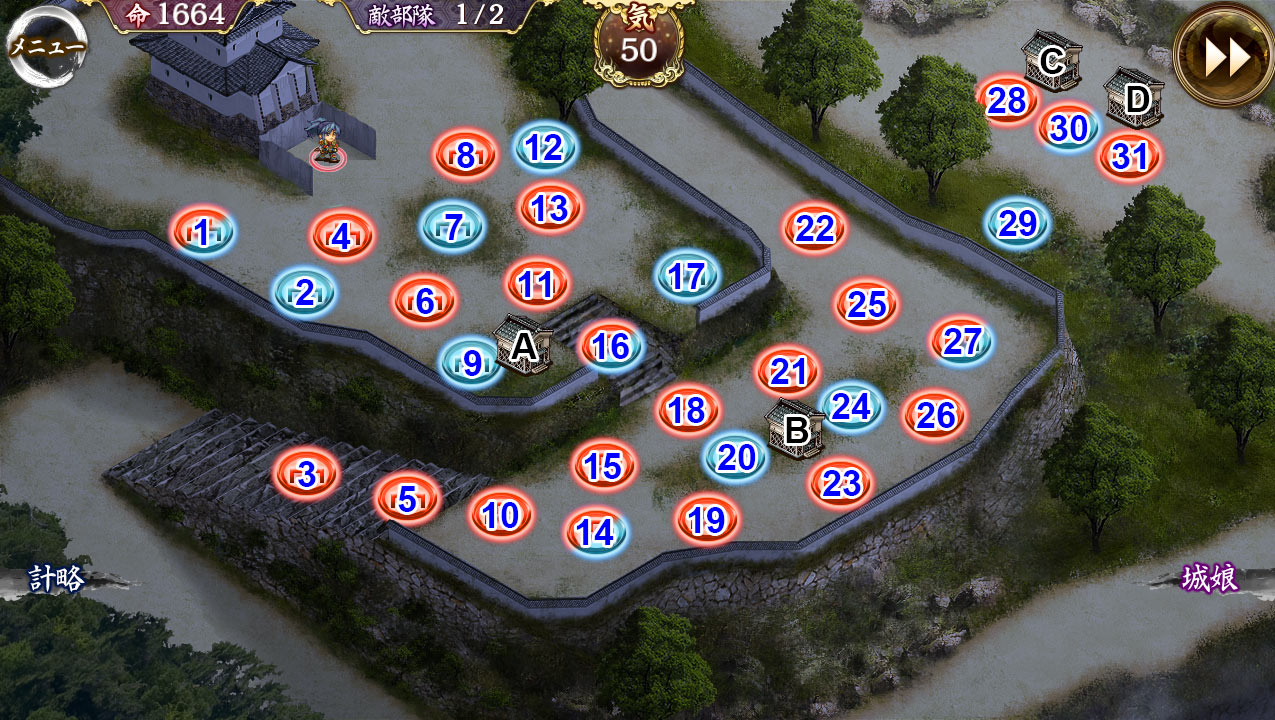Screen dimensions: 1275x720
Task: Select deployment tile number 22
Action: click(815, 229)
